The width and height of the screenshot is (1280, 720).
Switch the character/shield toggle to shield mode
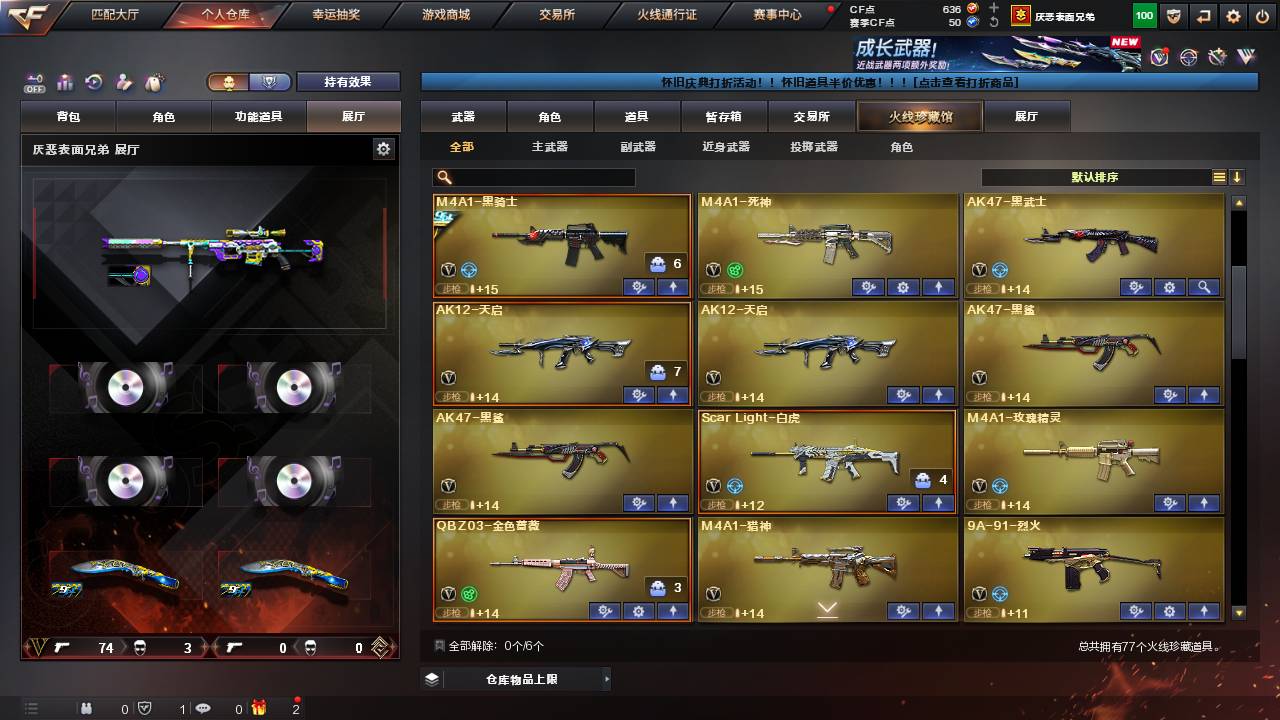click(268, 82)
